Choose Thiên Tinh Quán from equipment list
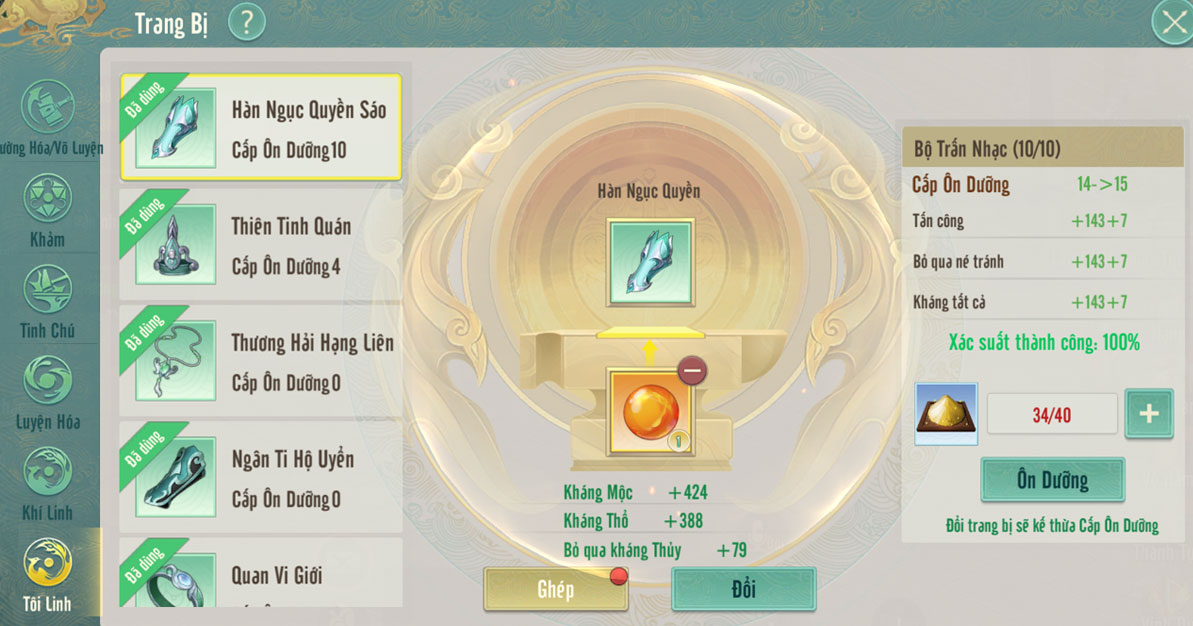The width and height of the screenshot is (1193, 626). (x=260, y=245)
